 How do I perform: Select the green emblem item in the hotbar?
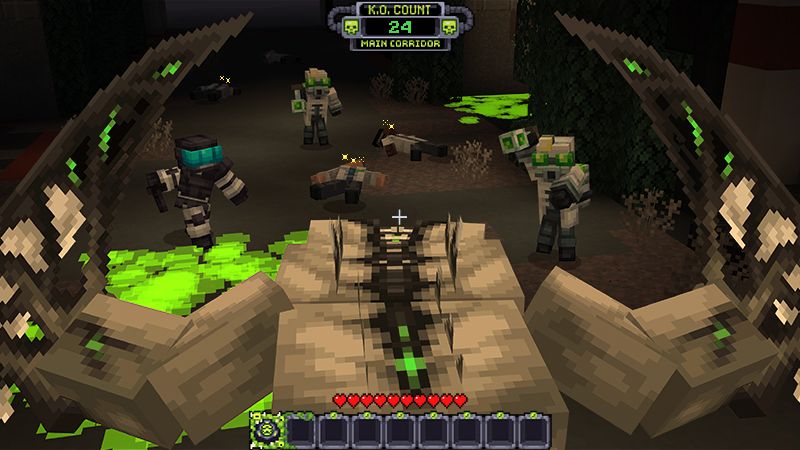pyautogui.click(x=269, y=428)
